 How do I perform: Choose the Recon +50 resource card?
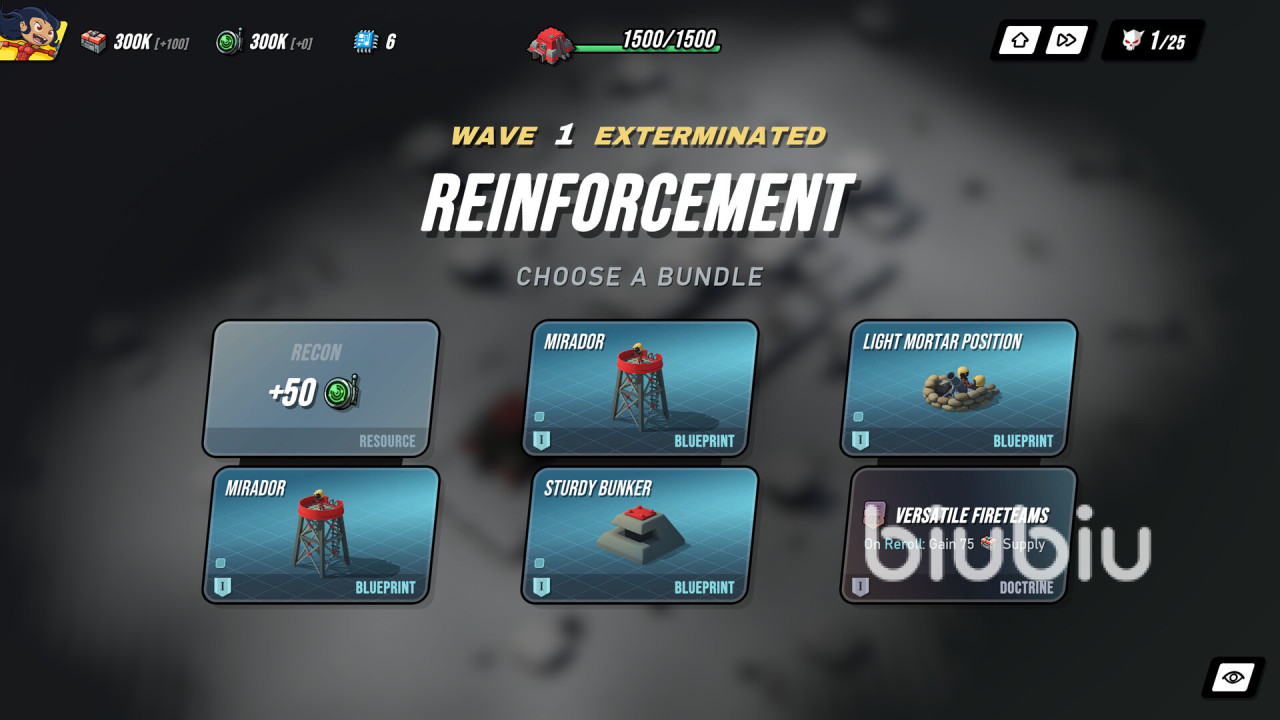(321, 388)
